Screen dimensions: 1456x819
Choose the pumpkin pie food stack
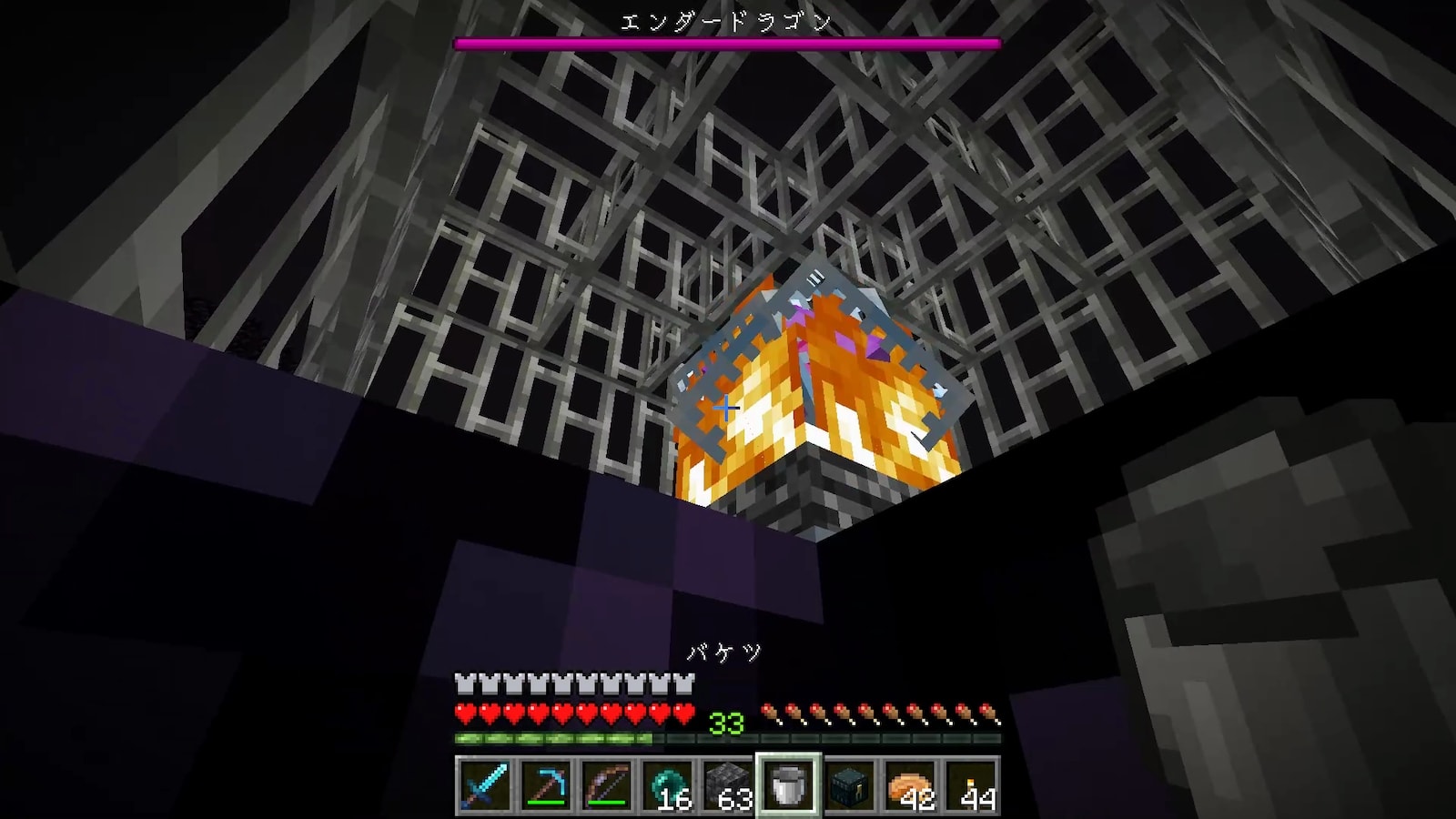[x=911, y=784]
